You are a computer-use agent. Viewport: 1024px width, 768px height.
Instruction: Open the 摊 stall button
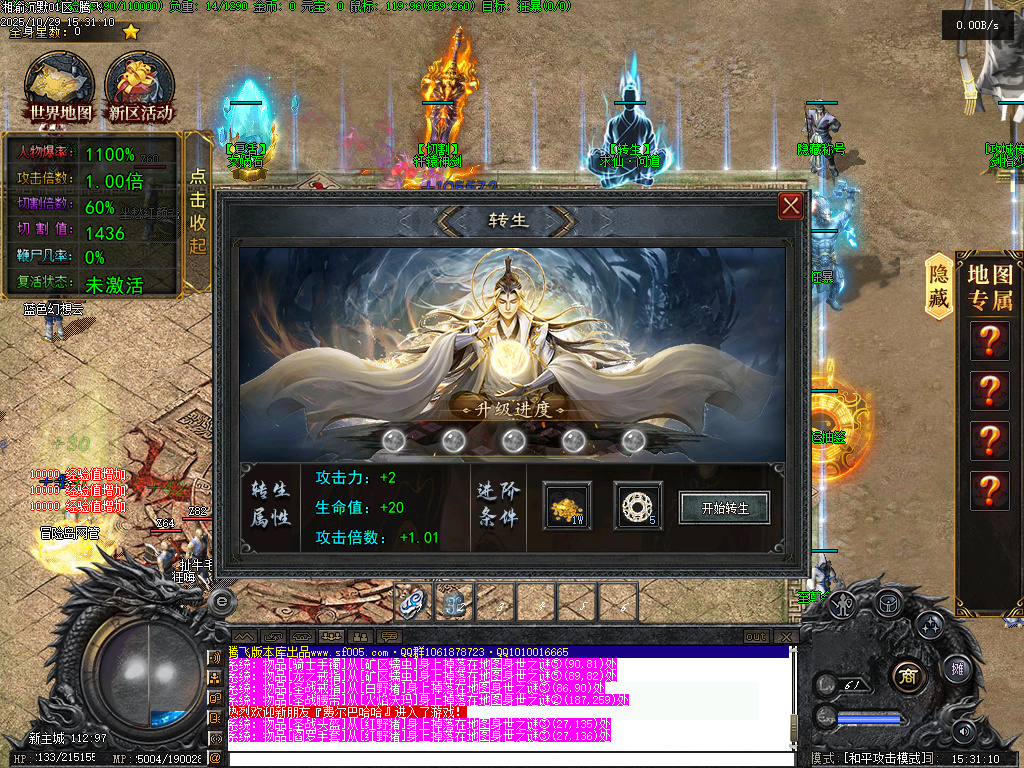(x=957, y=668)
